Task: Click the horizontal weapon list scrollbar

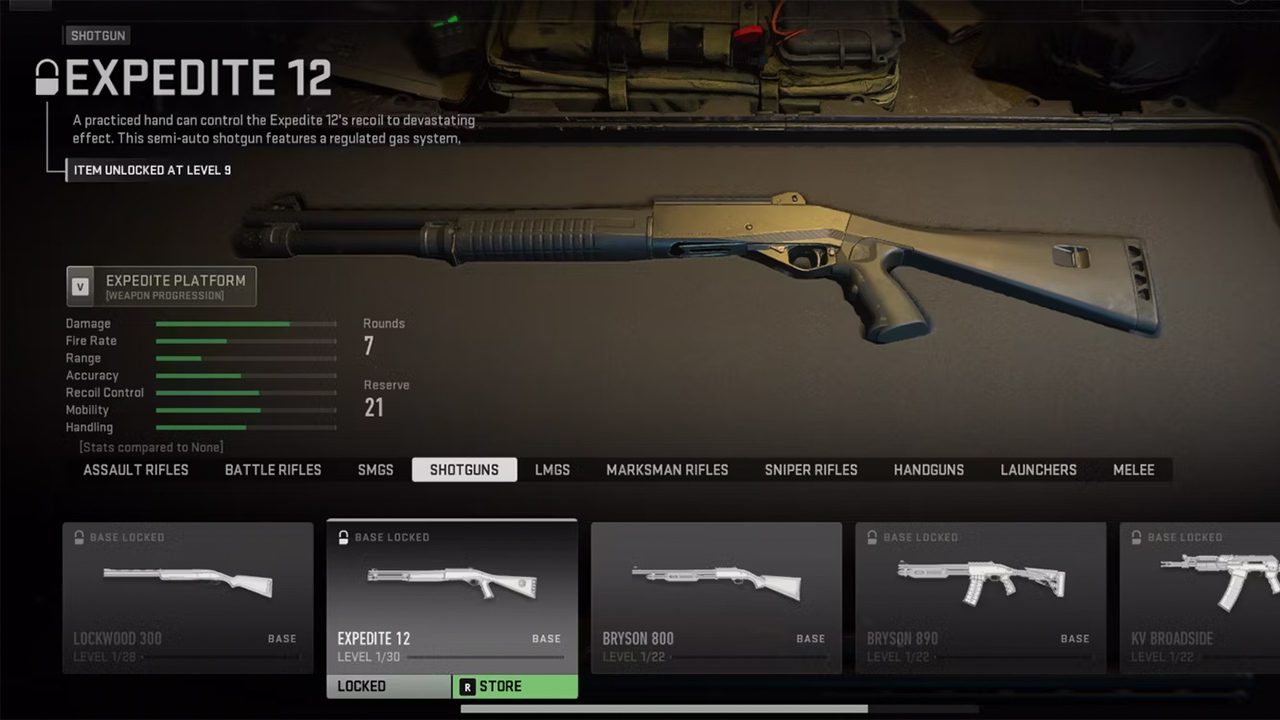Action: [x=664, y=710]
